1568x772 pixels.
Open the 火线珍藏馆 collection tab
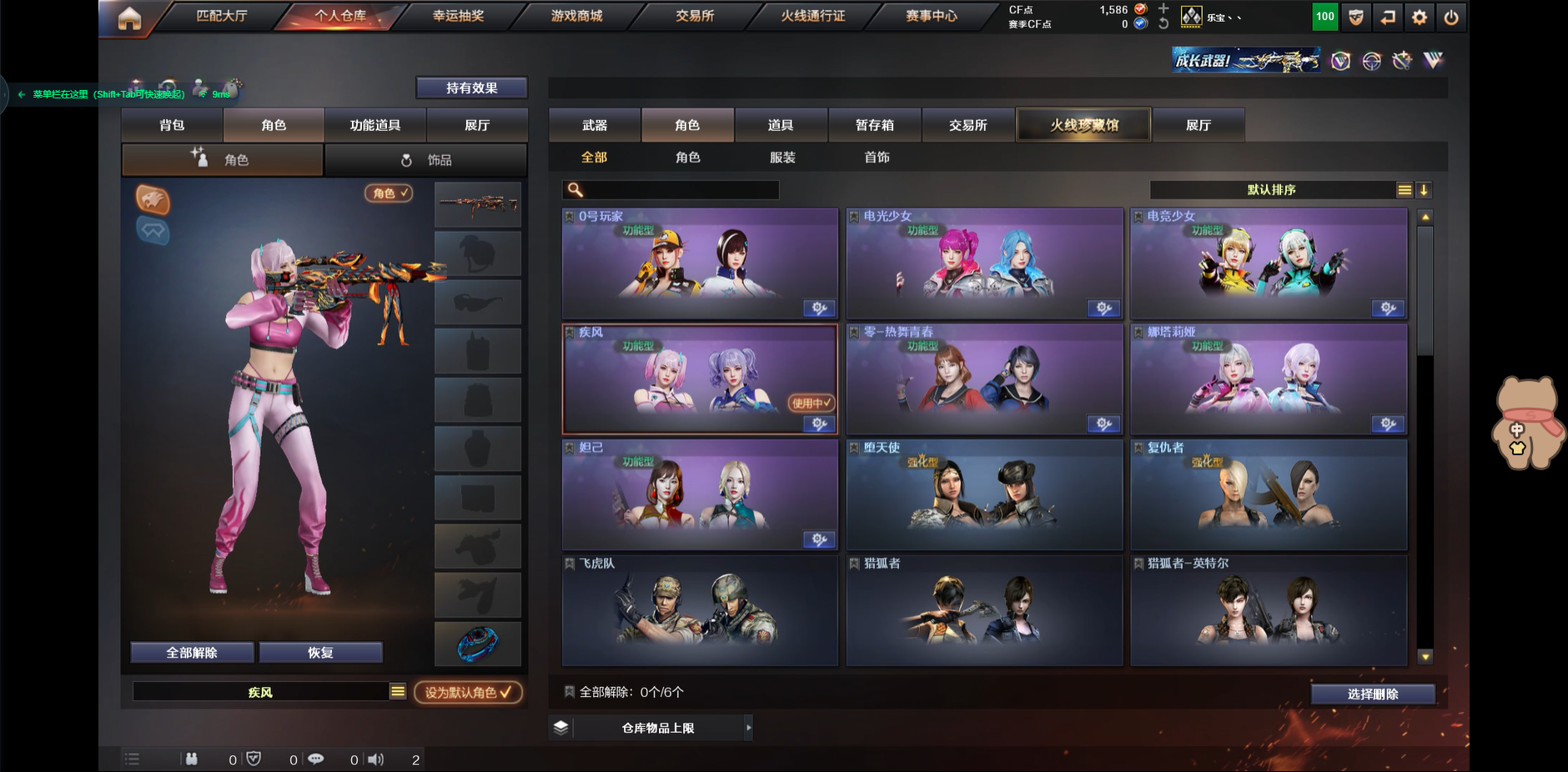pos(1083,125)
